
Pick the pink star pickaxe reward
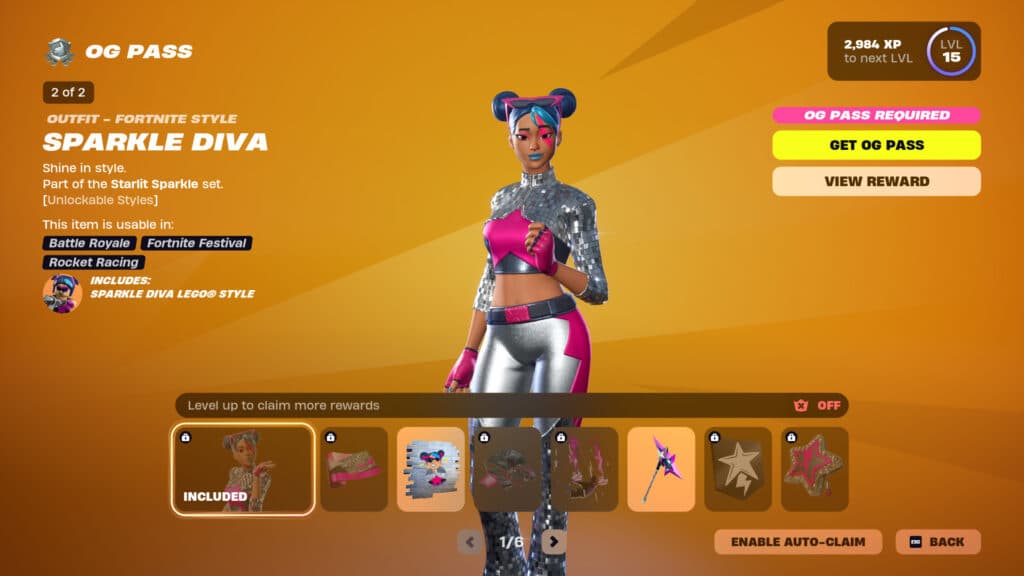(x=661, y=470)
